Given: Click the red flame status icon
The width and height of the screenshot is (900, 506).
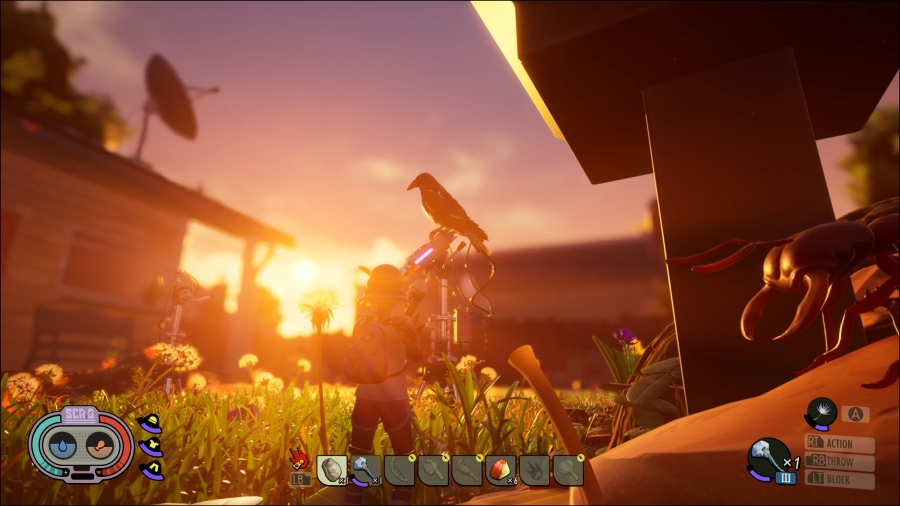Looking at the screenshot, I should [x=298, y=459].
